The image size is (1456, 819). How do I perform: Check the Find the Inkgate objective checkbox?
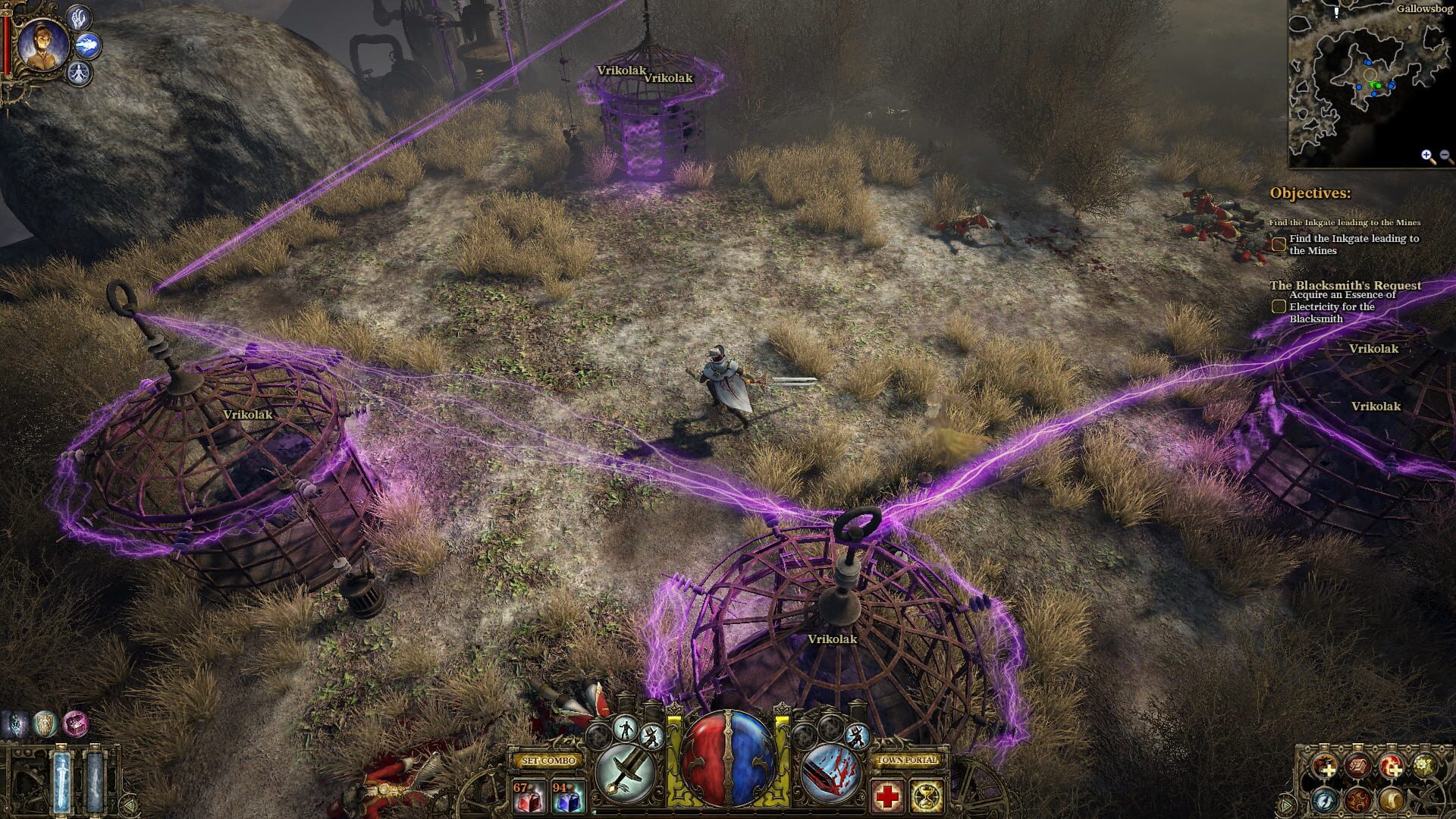(x=1280, y=244)
